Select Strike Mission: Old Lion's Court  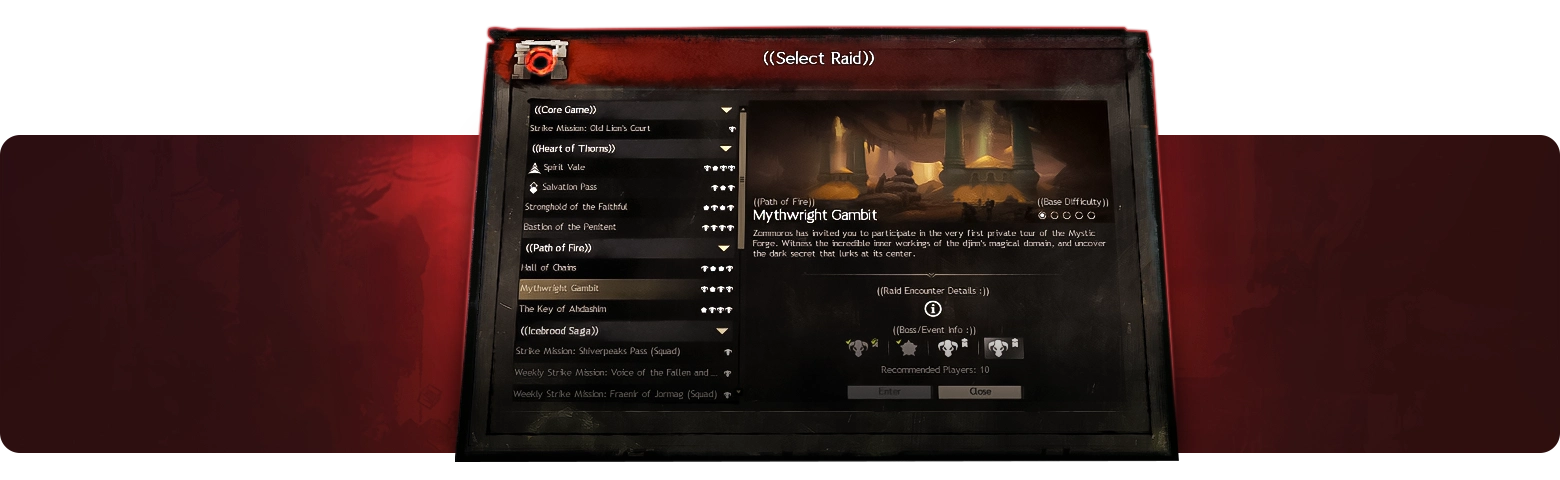[590, 129]
